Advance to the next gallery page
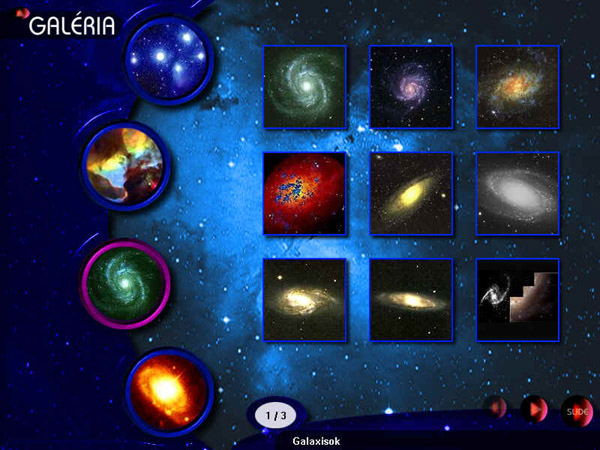The width and height of the screenshot is (600, 450). coord(534,409)
